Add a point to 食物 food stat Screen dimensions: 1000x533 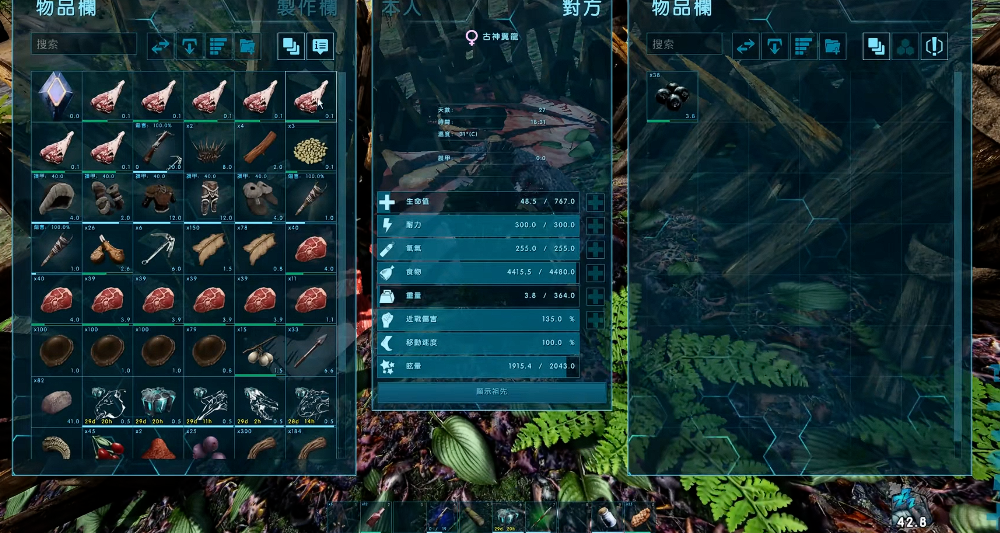tap(596, 272)
